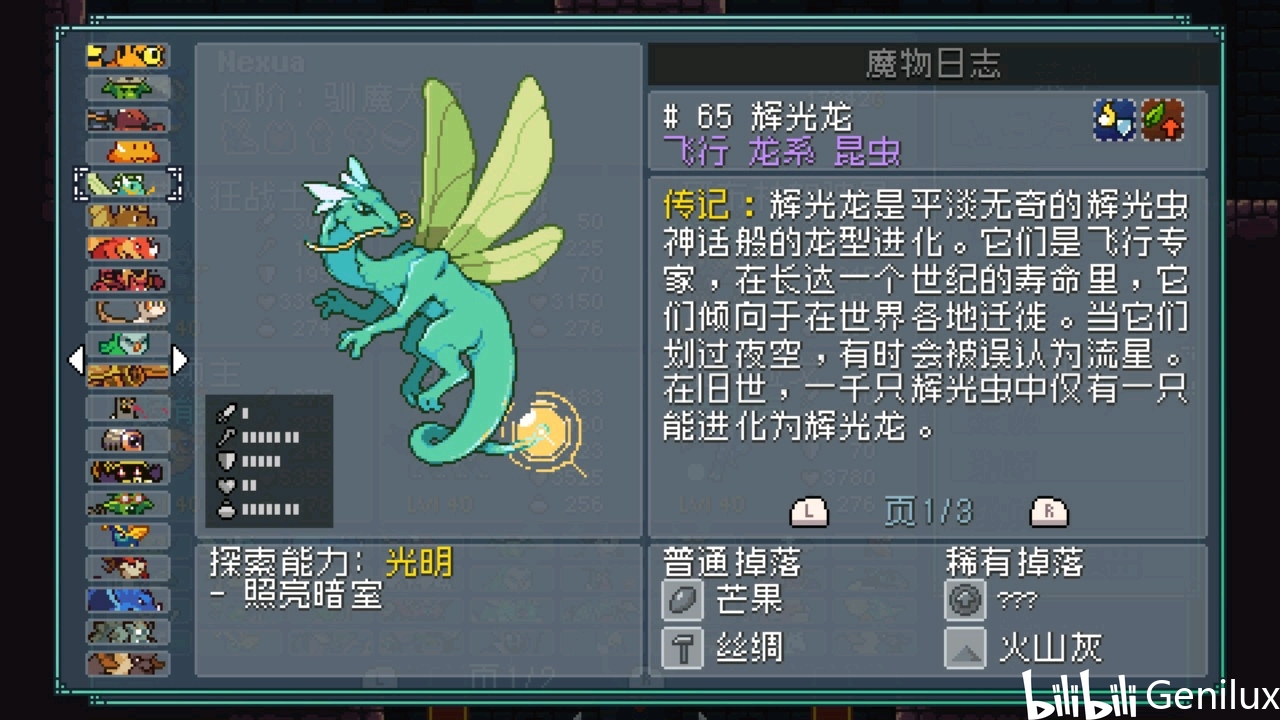This screenshot has height=720, width=1280.
Task: Select the grey-green rocky monster entry
Action: coord(127,632)
